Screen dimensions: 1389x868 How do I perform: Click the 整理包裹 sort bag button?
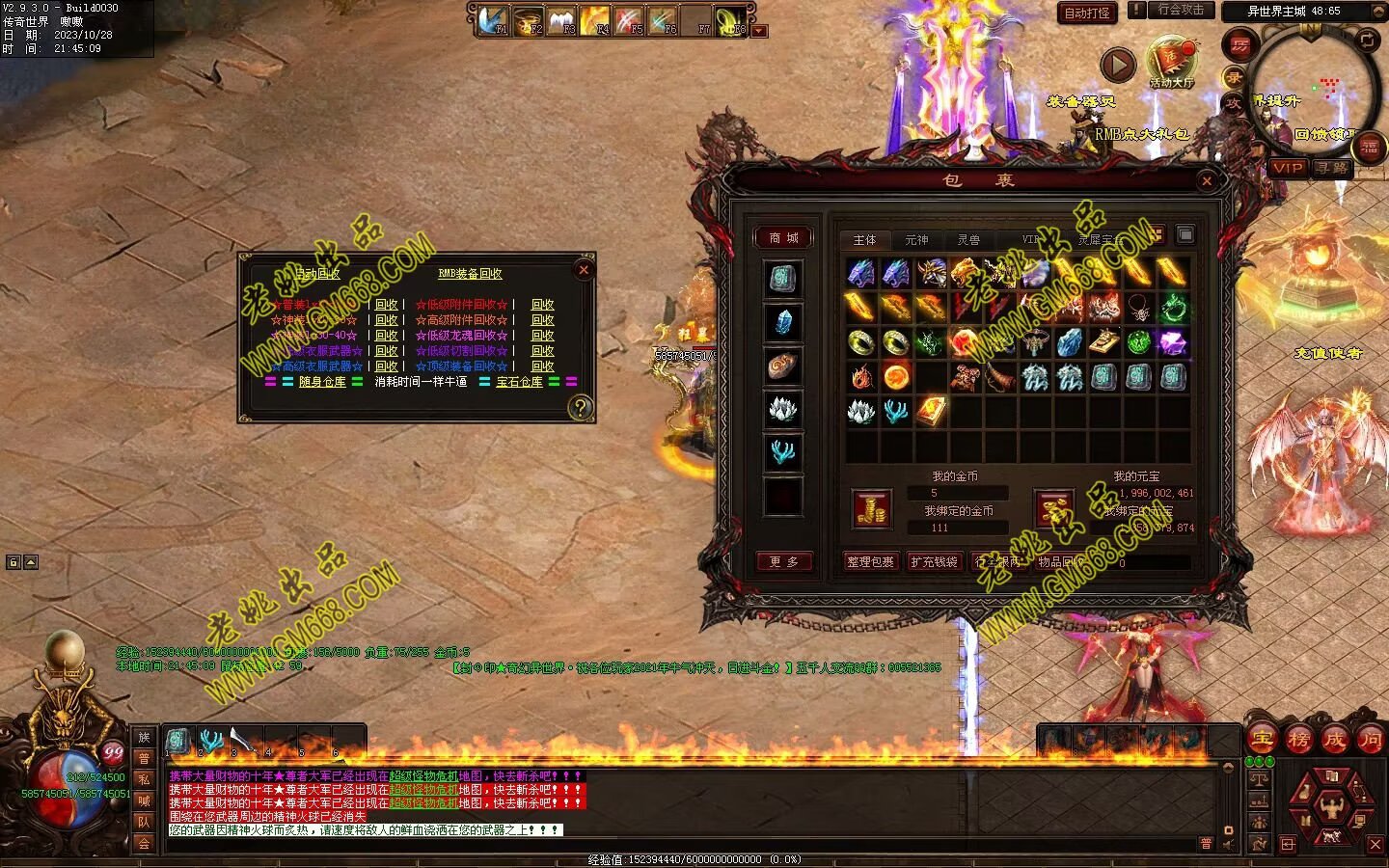pos(870,561)
